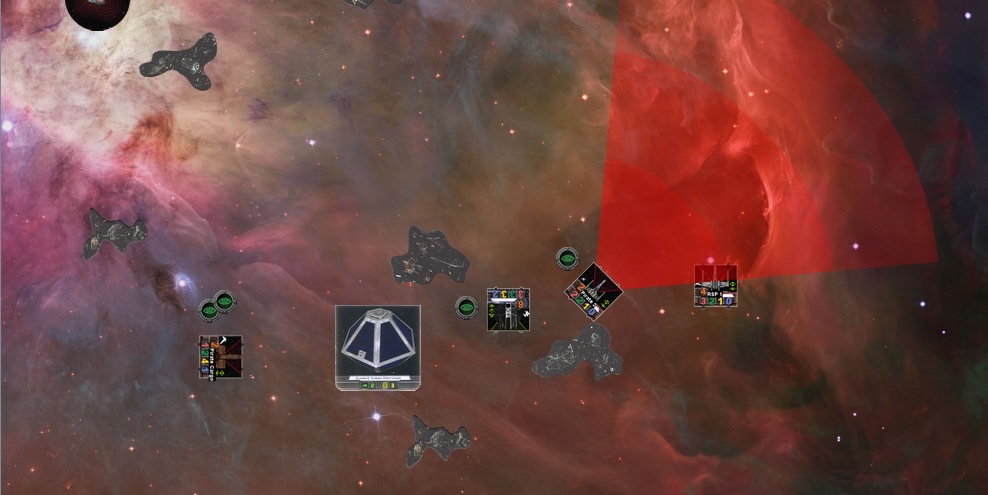Select the red RSP ship token

tap(716, 286)
